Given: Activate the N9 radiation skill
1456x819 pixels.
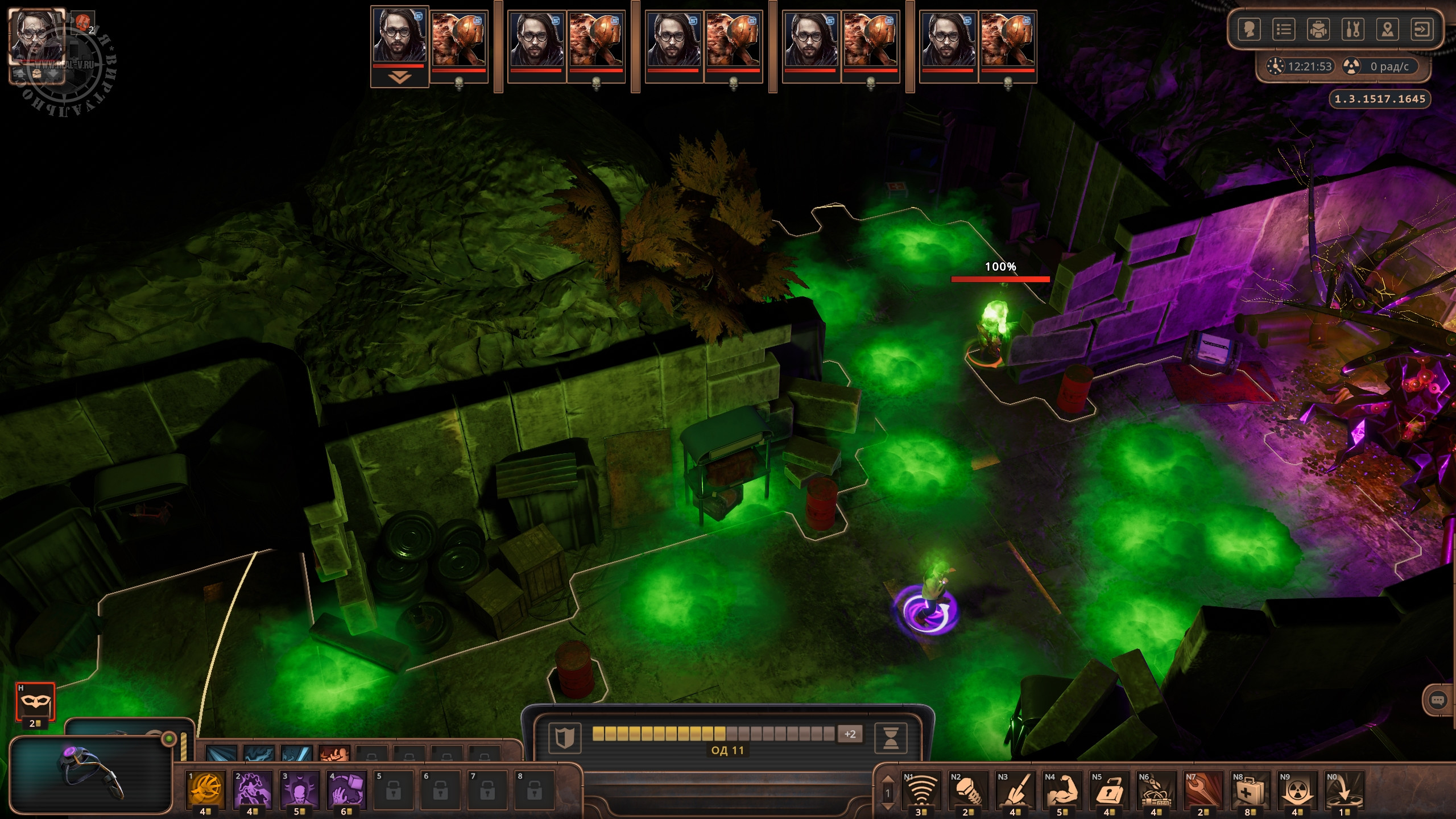Looking at the screenshot, I should 1297,789.
